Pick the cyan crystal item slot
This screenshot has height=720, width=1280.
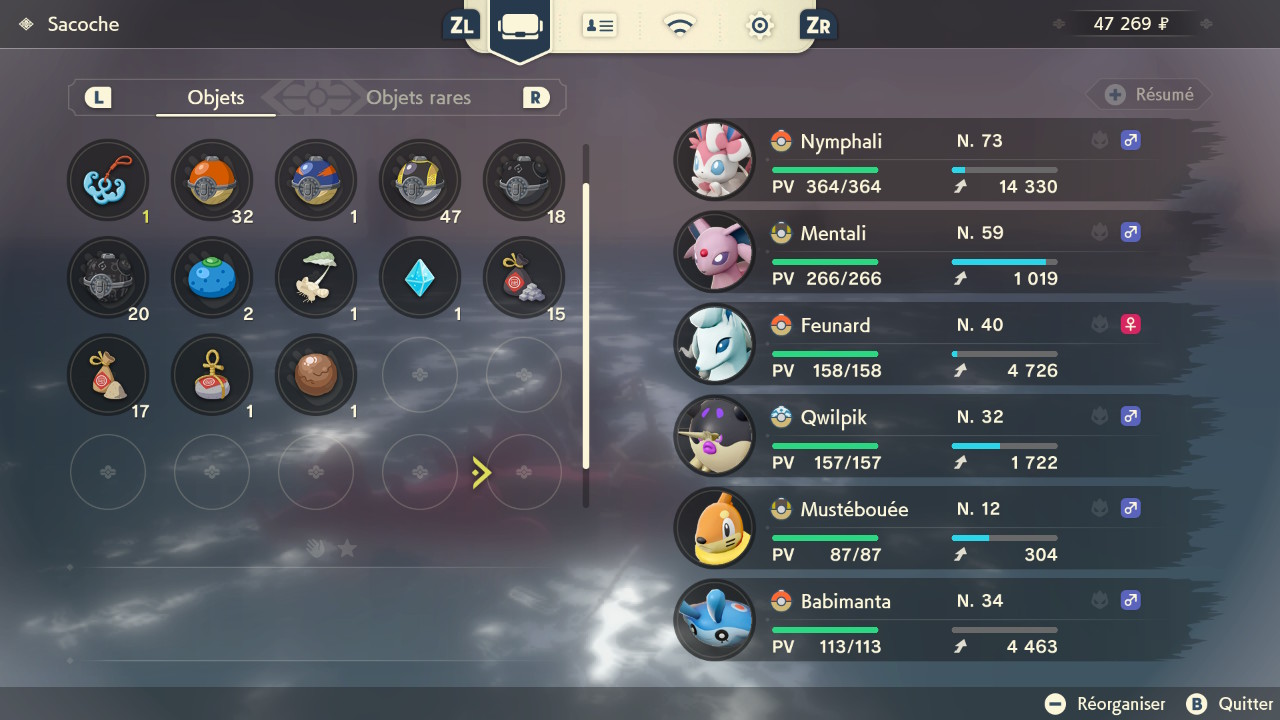pos(420,278)
